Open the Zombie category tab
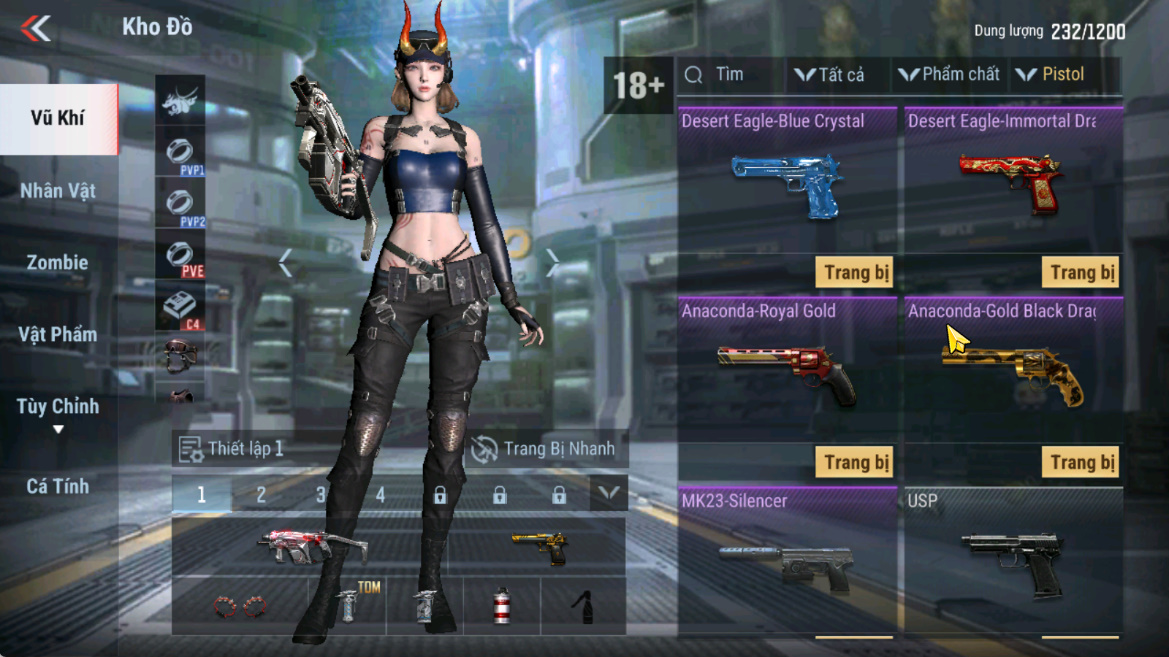Viewport: 1169px width, 657px height. [x=58, y=263]
